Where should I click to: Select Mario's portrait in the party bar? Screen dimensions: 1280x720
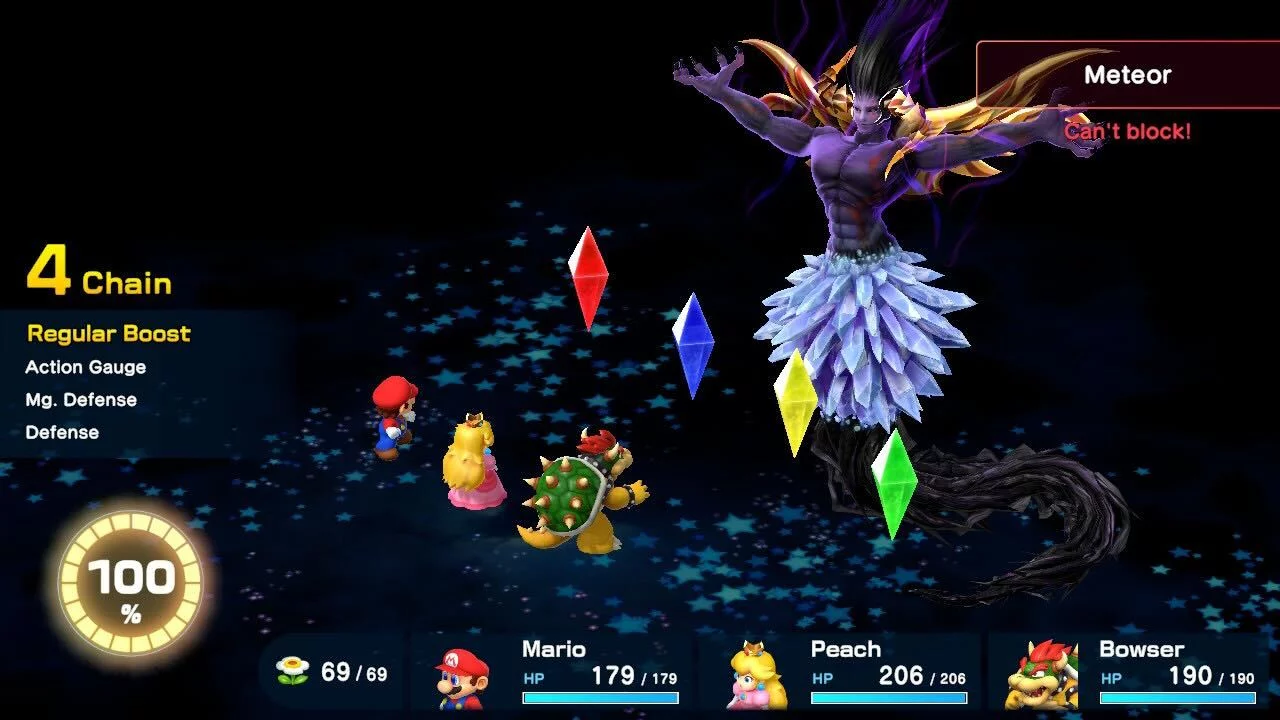(462, 677)
